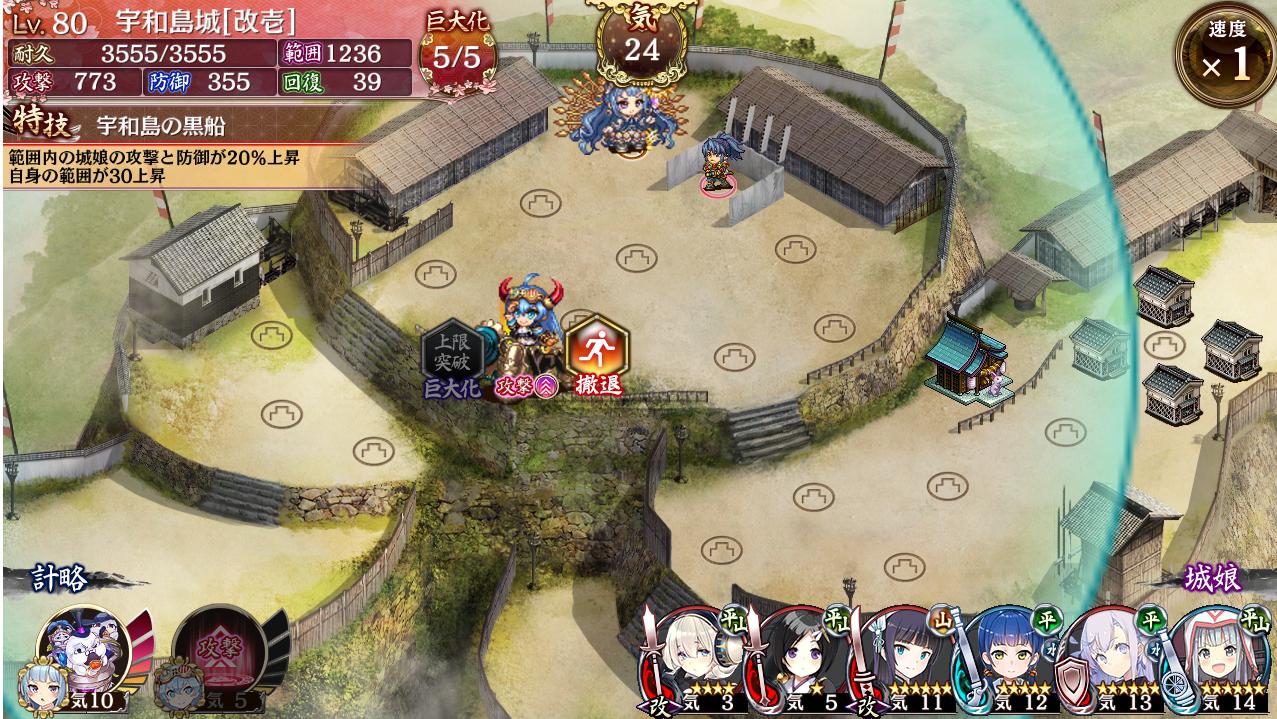Retreat the selected castle girl (撤退)

pos(597,353)
